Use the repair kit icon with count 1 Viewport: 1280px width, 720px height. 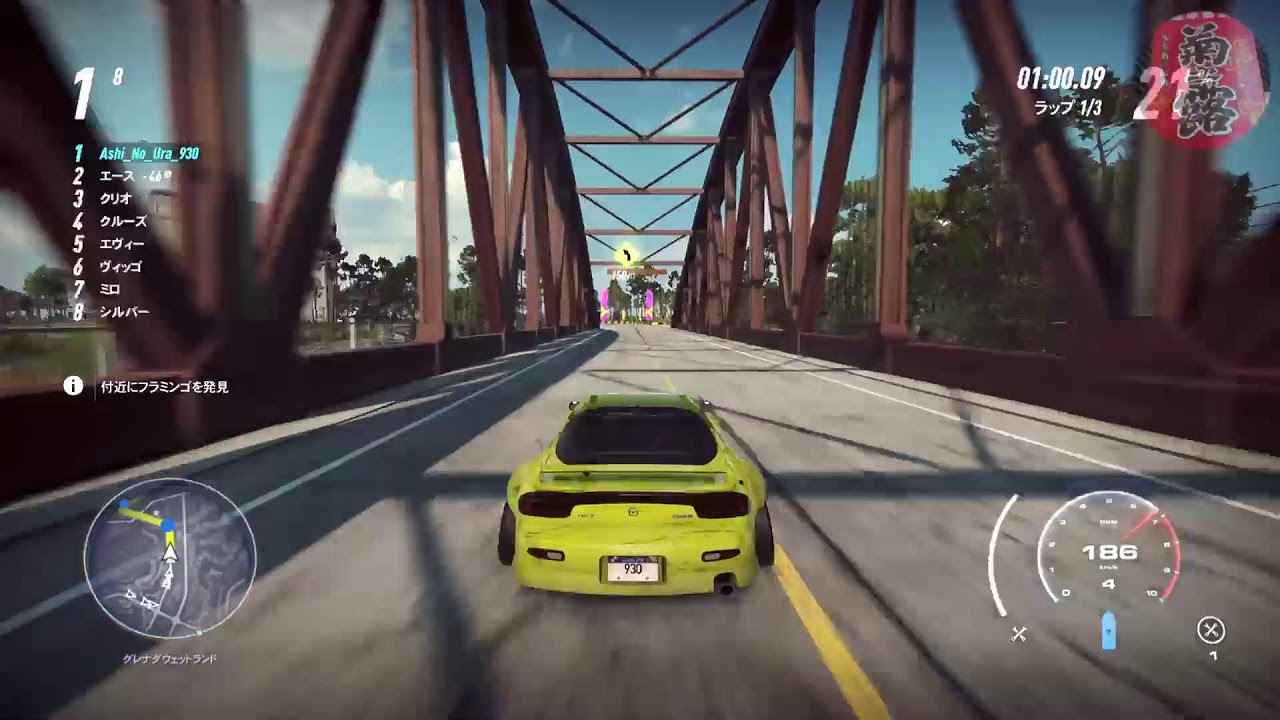click(1211, 631)
